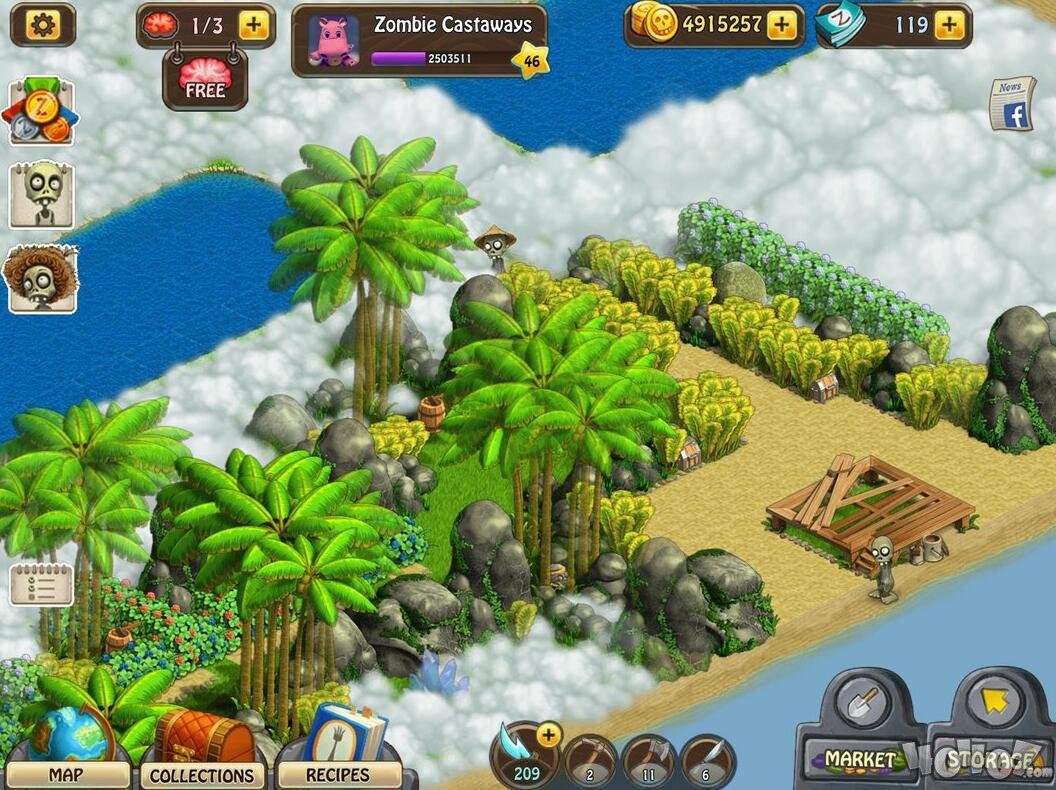
Task: Select the knife tool slot with 6
Action: click(x=708, y=762)
